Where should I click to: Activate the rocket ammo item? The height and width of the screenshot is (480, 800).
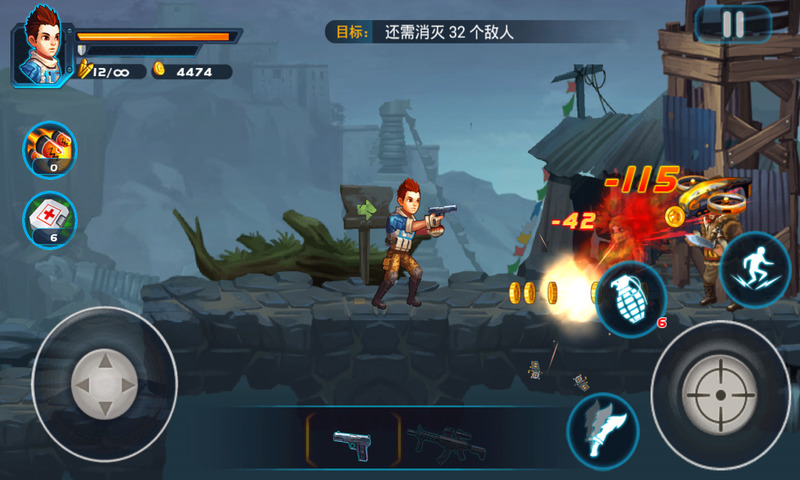pyautogui.click(x=49, y=148)
